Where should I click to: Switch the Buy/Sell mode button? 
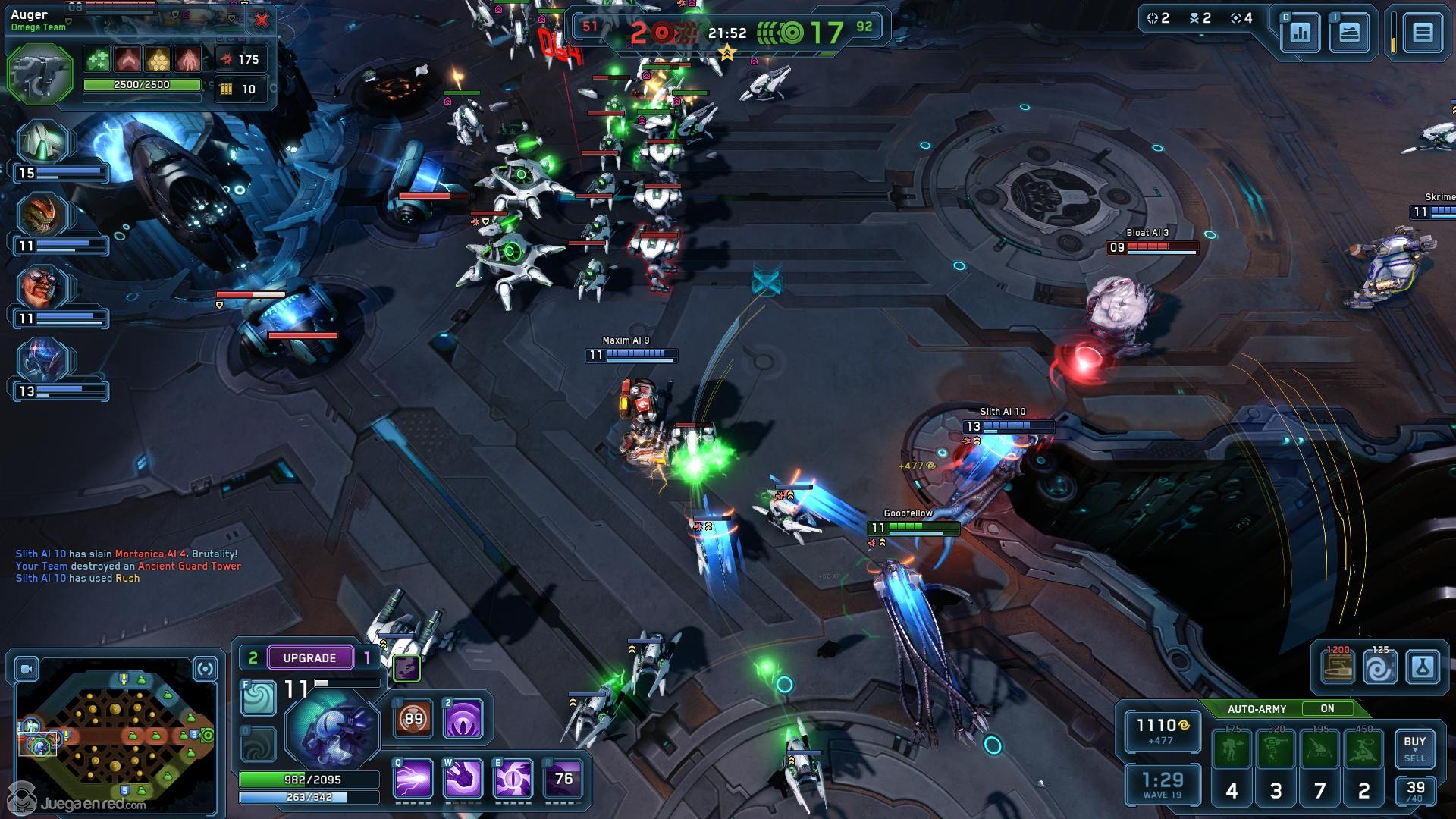click(1414, 748)
